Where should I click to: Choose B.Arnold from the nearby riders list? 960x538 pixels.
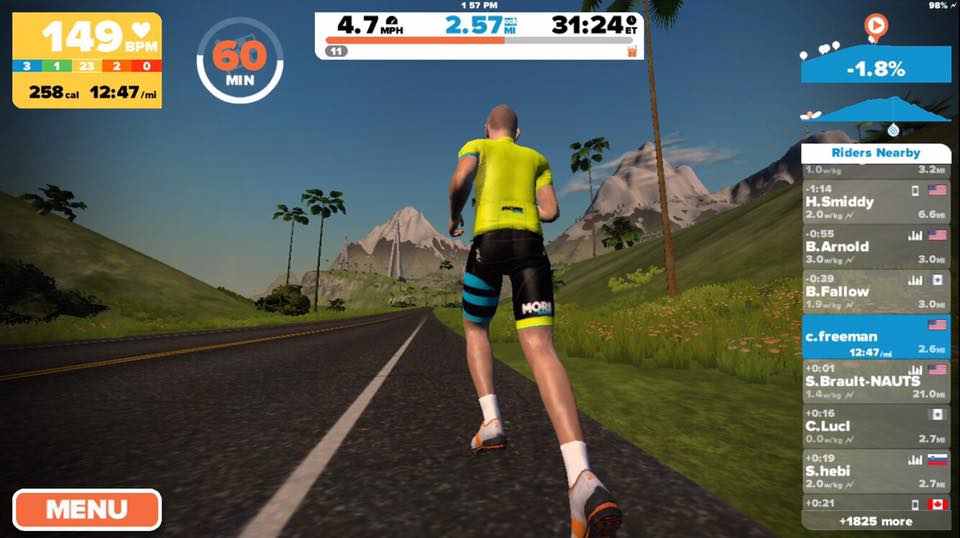coord(862,247)
